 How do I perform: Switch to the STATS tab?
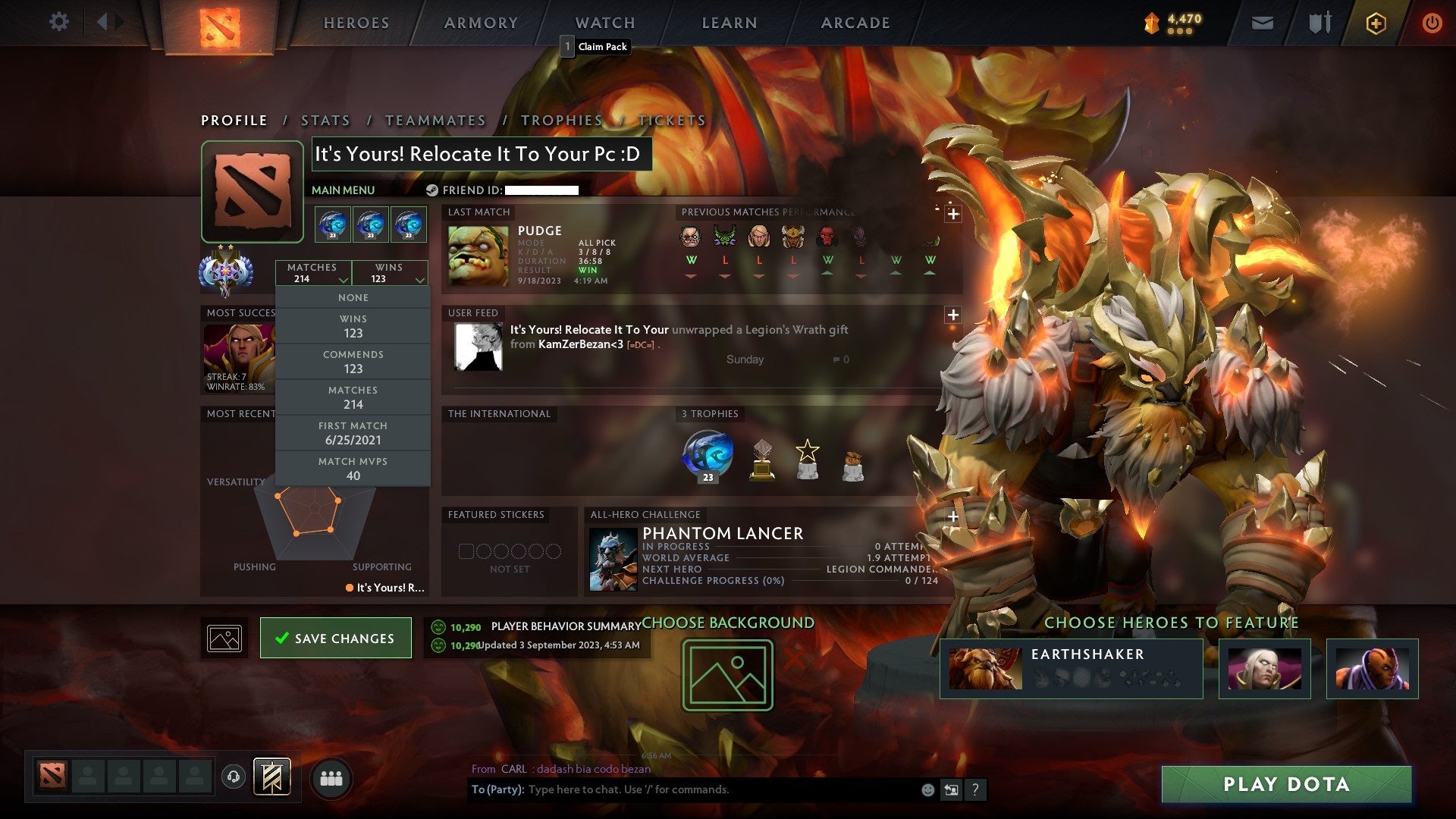point(325,120)
